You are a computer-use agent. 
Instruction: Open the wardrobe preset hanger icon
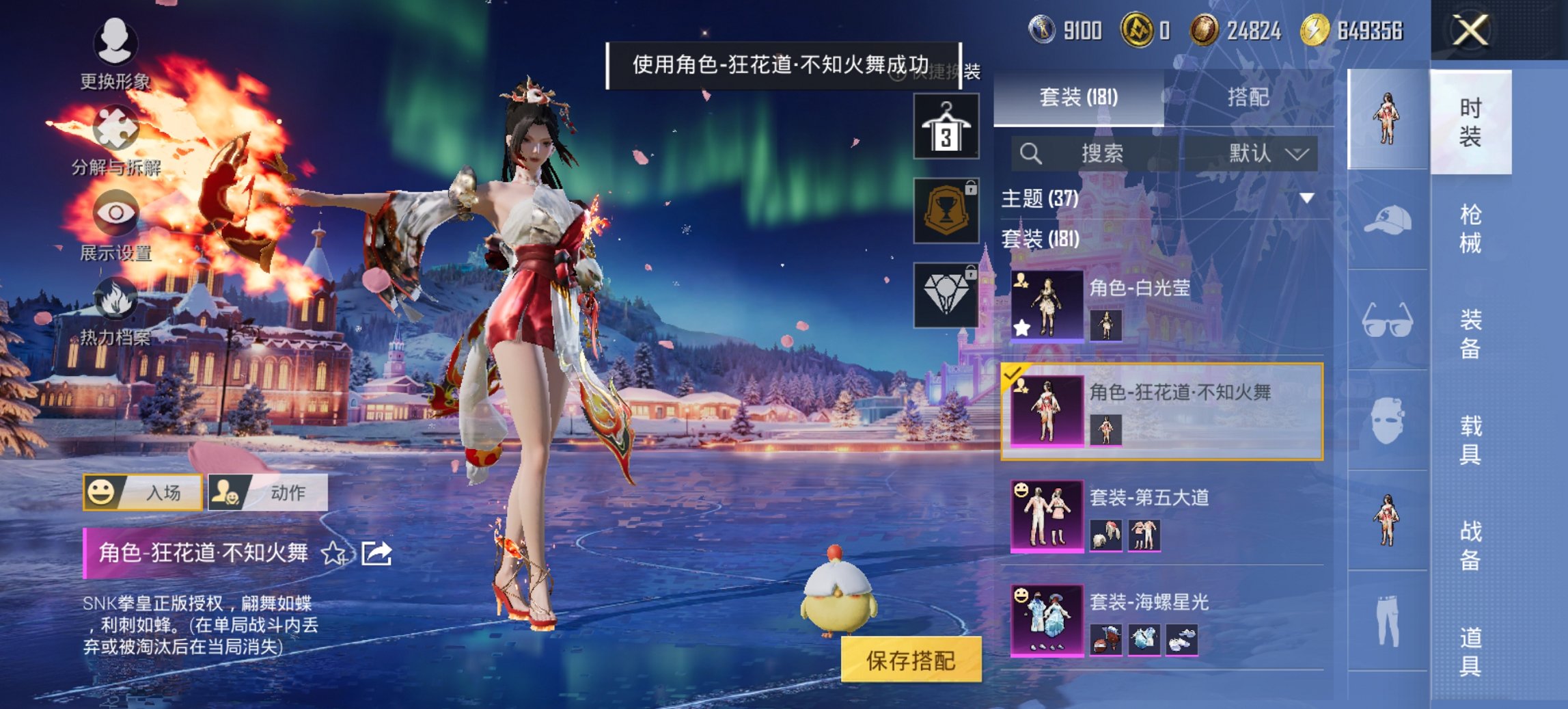[x=946, y=127]
